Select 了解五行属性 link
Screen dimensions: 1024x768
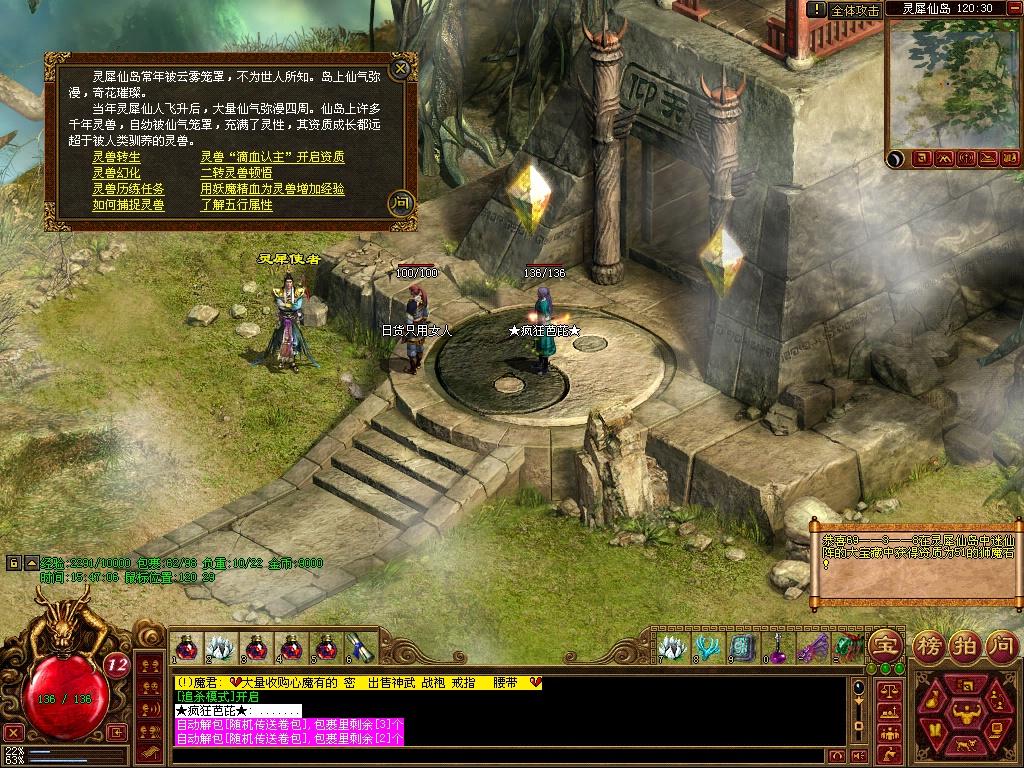pyautogui.click(x=236, y=205)
